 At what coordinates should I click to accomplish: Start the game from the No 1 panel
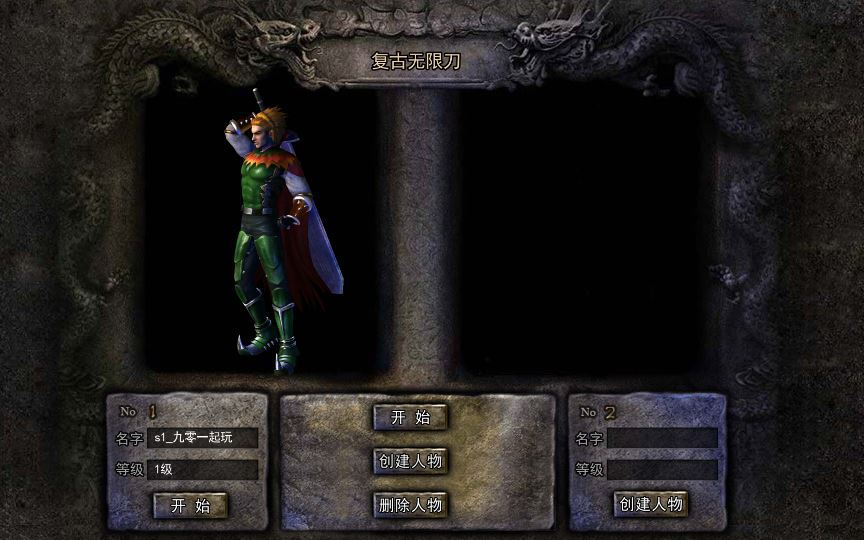coord(190,505)
